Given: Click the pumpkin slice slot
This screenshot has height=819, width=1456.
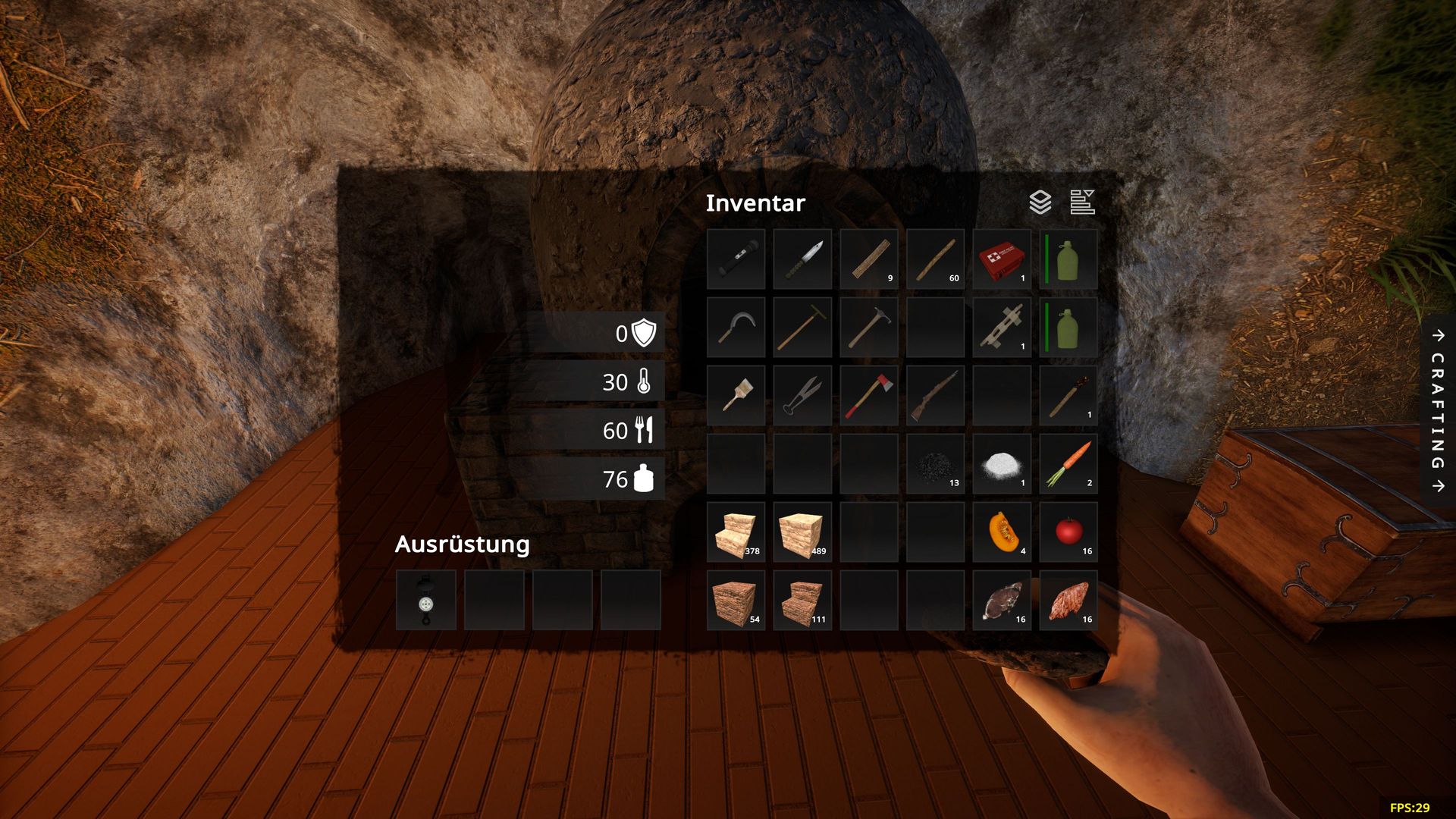Looking at the screenshot, I should pos(1002,532).
